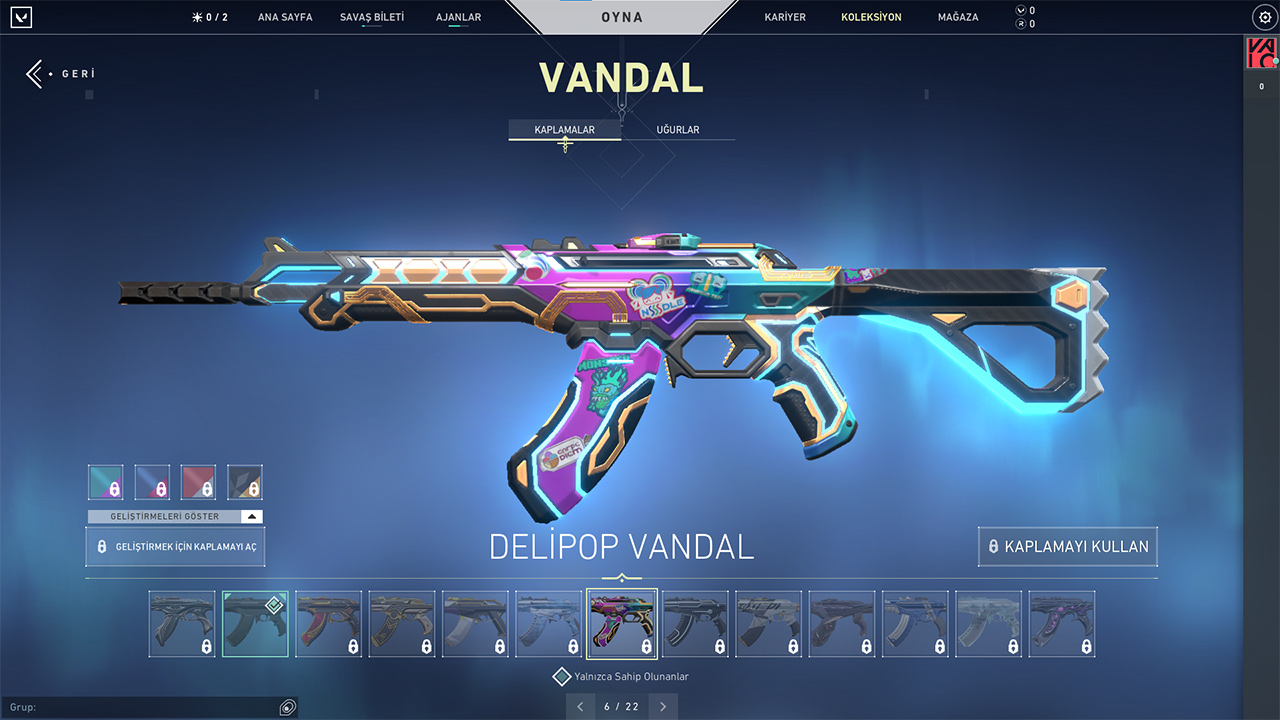
Task: Open the KOLEKSİYON page
Action: [x=871, y=17]
